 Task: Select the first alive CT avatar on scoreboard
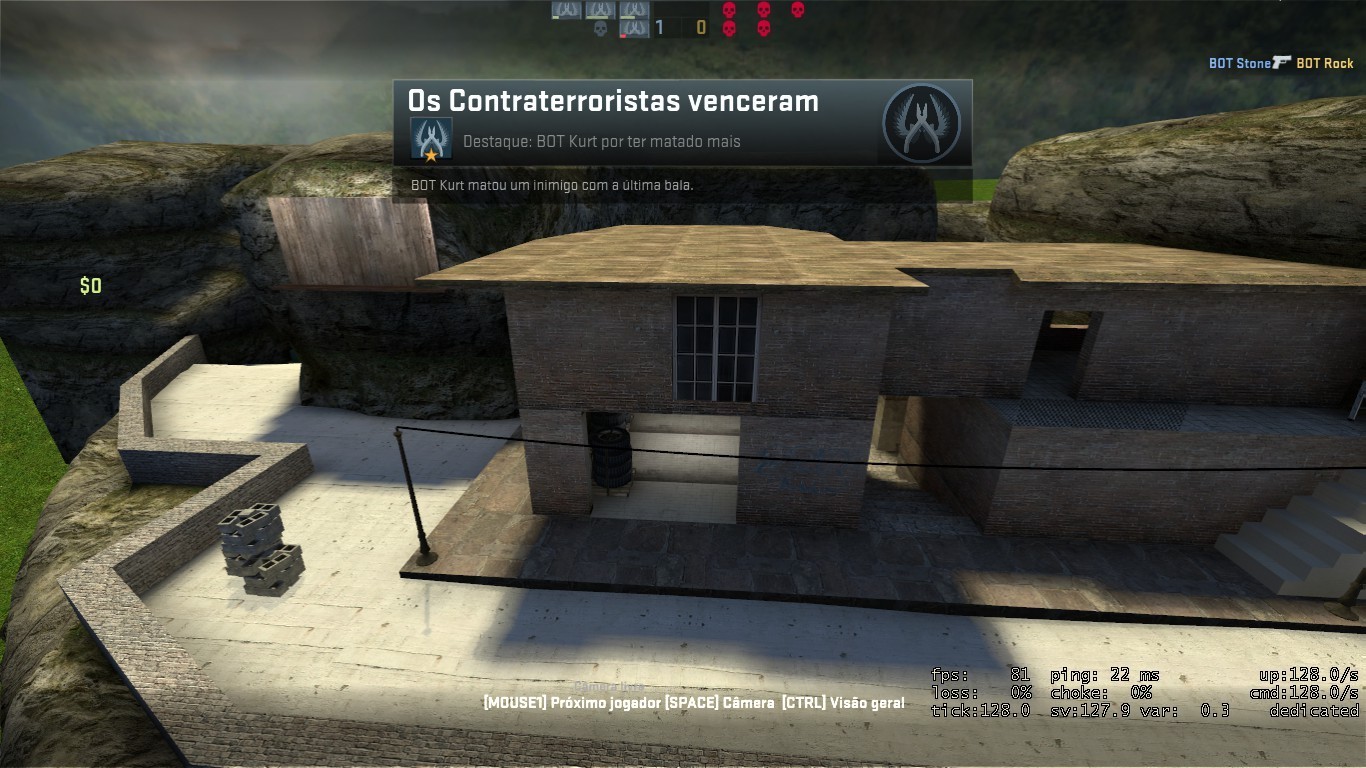point(566,10)
